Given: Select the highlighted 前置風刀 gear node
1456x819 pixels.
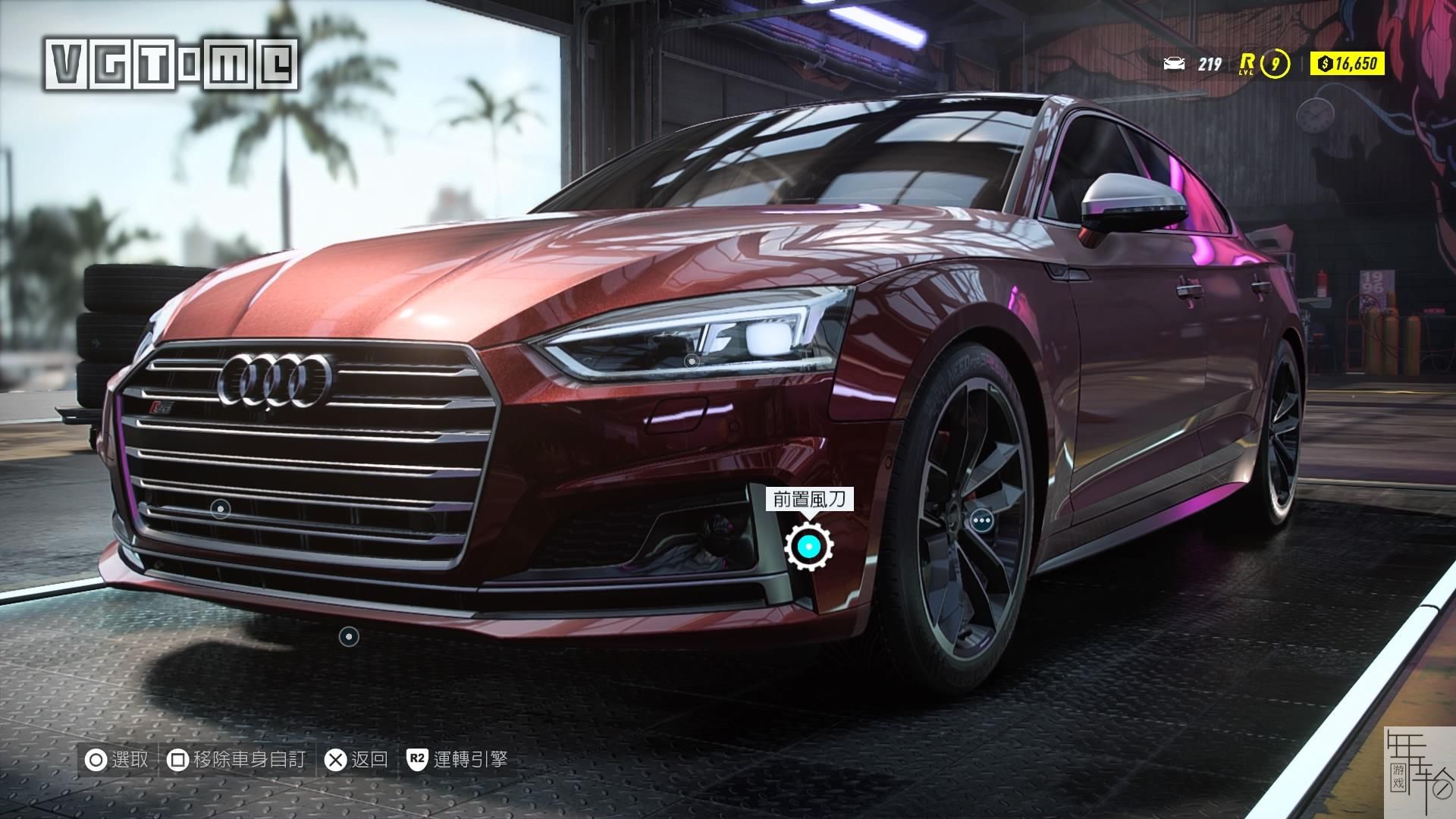Looking at the screenshot, I should (809, 545).
